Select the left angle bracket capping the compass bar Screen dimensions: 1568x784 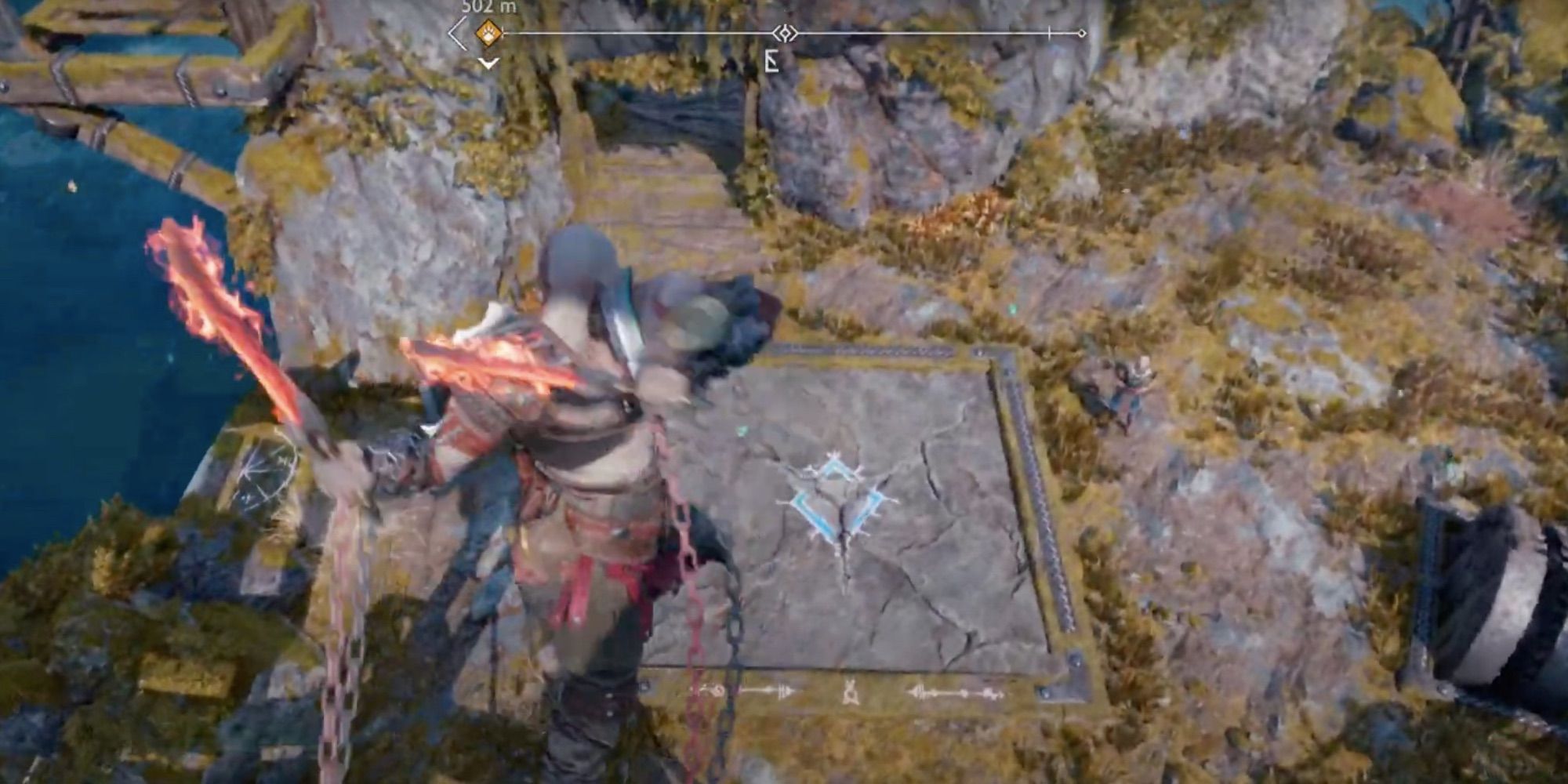coord(455,33)
